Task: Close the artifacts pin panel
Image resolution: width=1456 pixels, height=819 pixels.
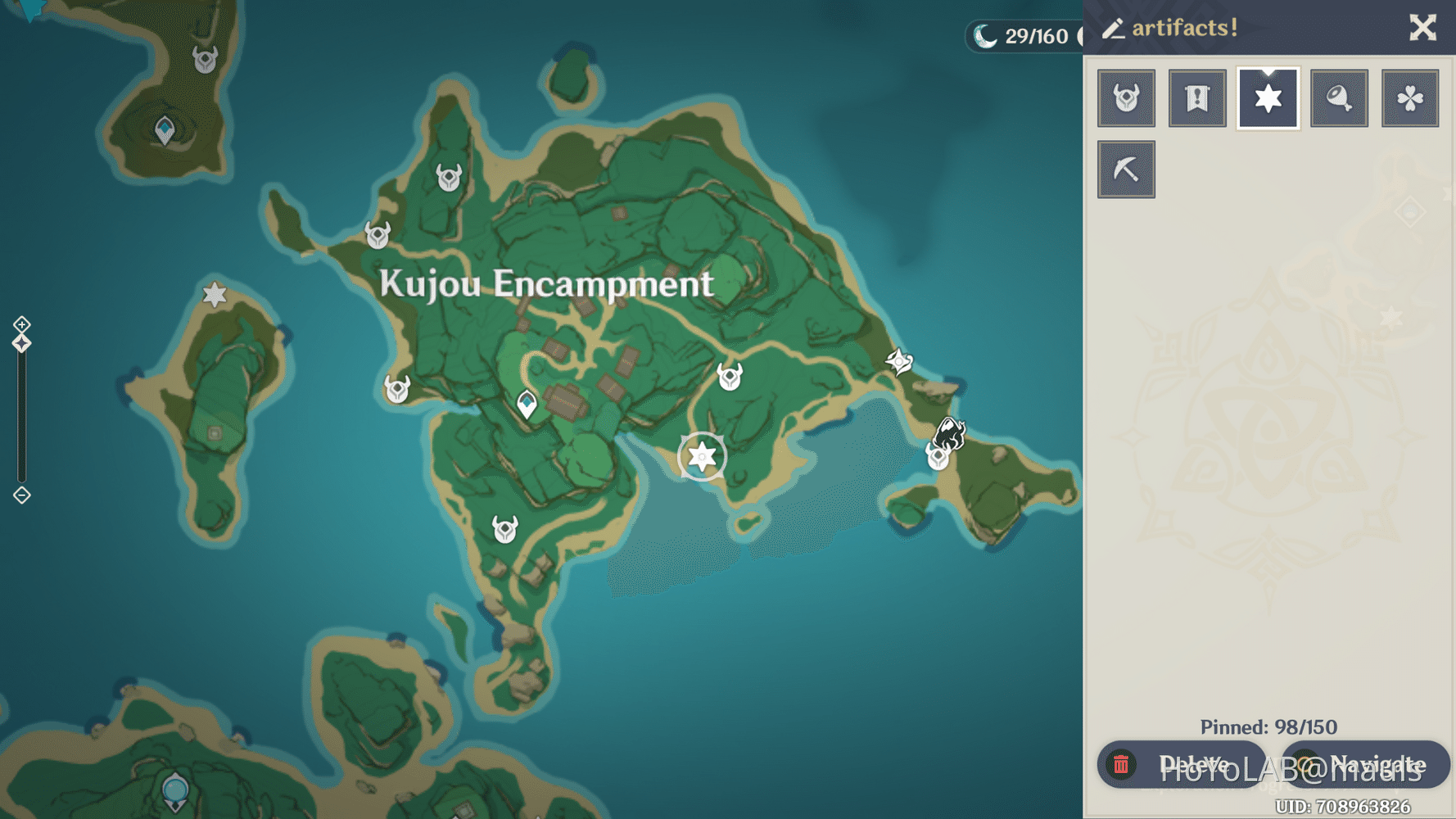Action: pos(1423,27)
